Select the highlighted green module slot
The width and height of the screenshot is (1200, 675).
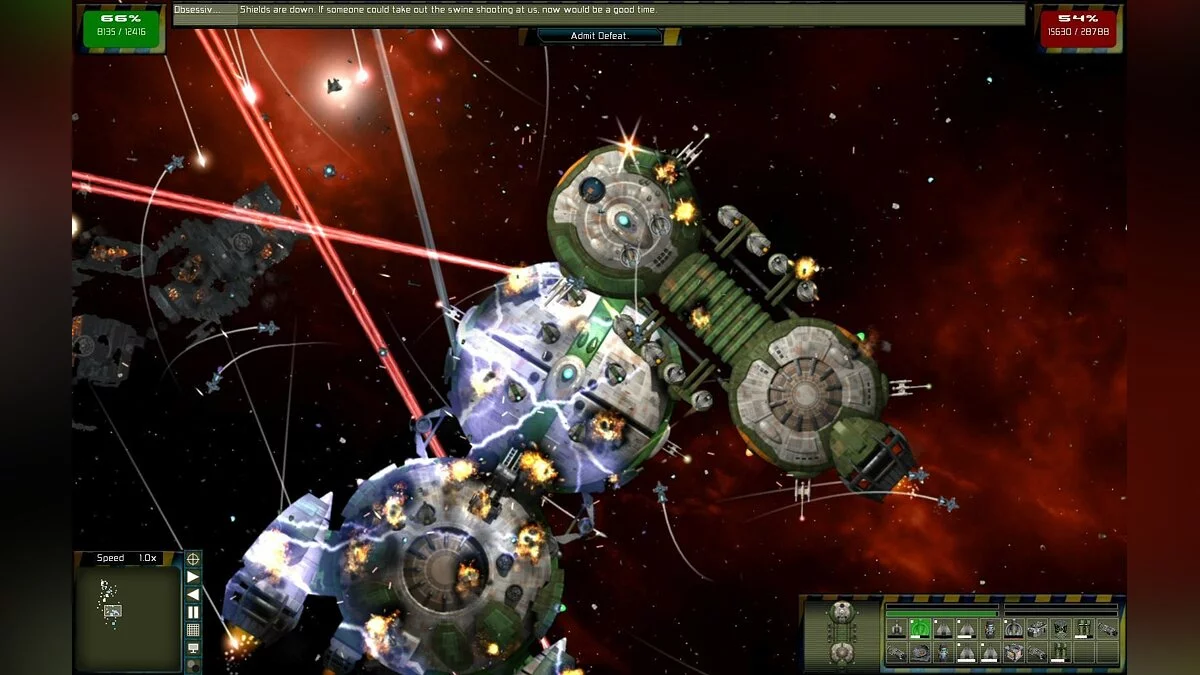click(920, 629)
